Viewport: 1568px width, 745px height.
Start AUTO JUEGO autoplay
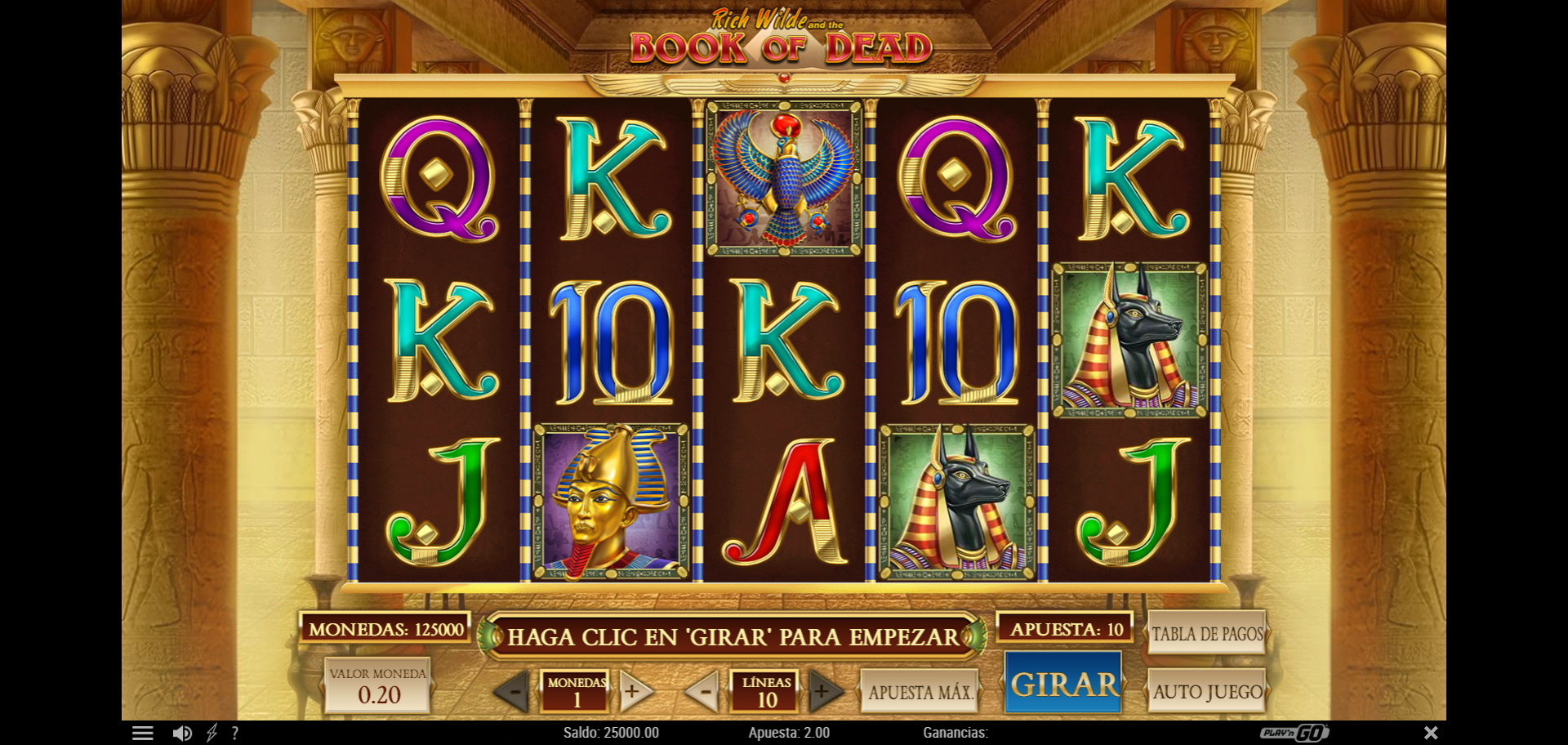pos(1207,692)
